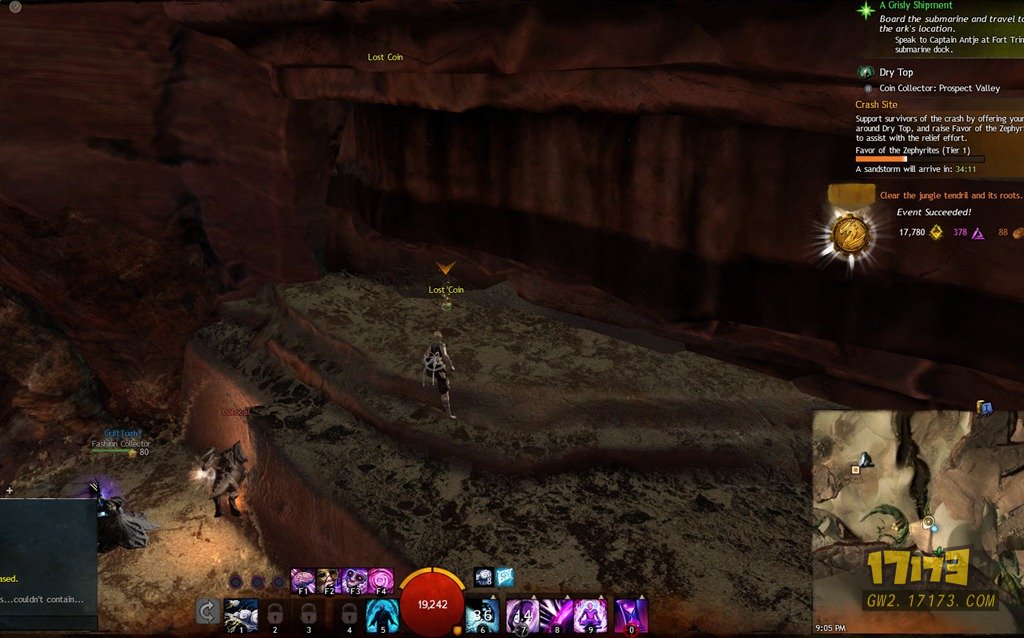The height and width of the screenshot is (638, 1024).
Task: Activate the F4 pink swirl shatter skill
Action: point(380,580)
